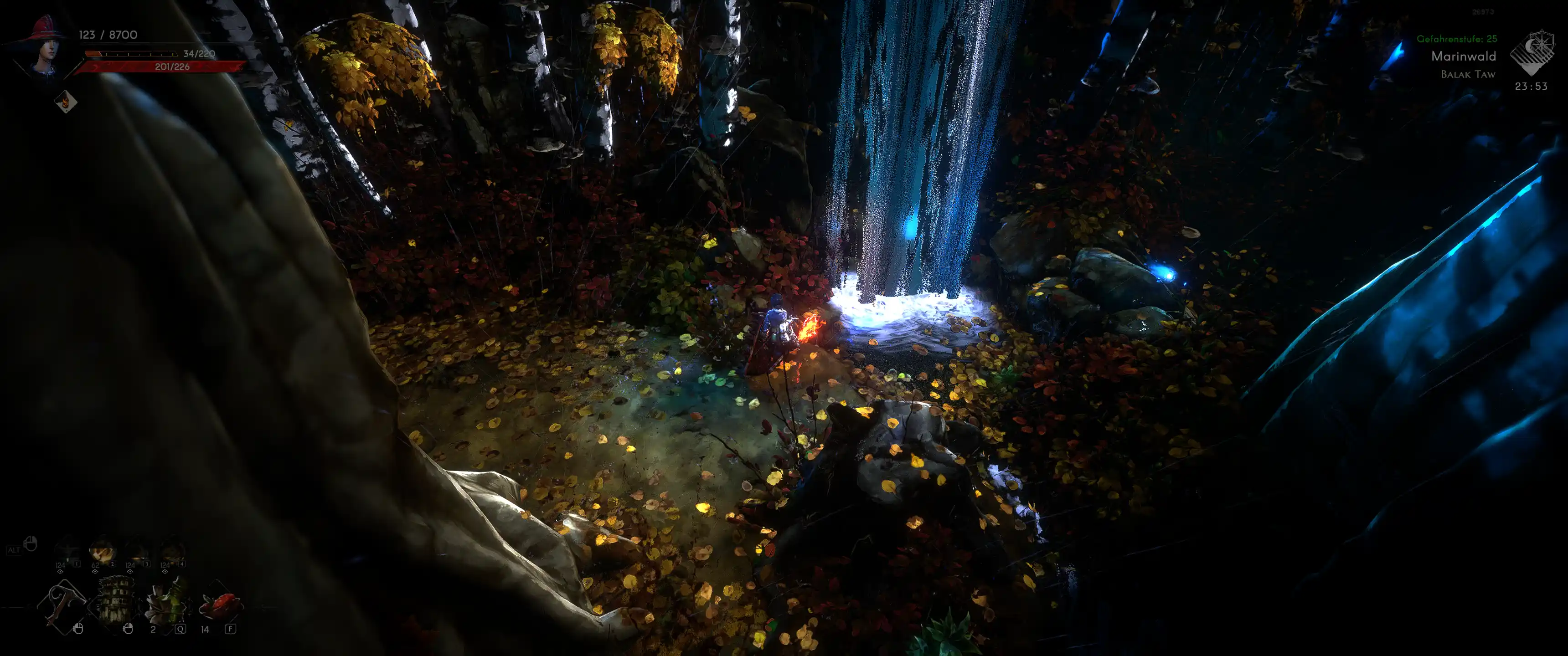Use the green herb bundle item
The width and height of the screenshot is (1568, 656).
[165, 602]
